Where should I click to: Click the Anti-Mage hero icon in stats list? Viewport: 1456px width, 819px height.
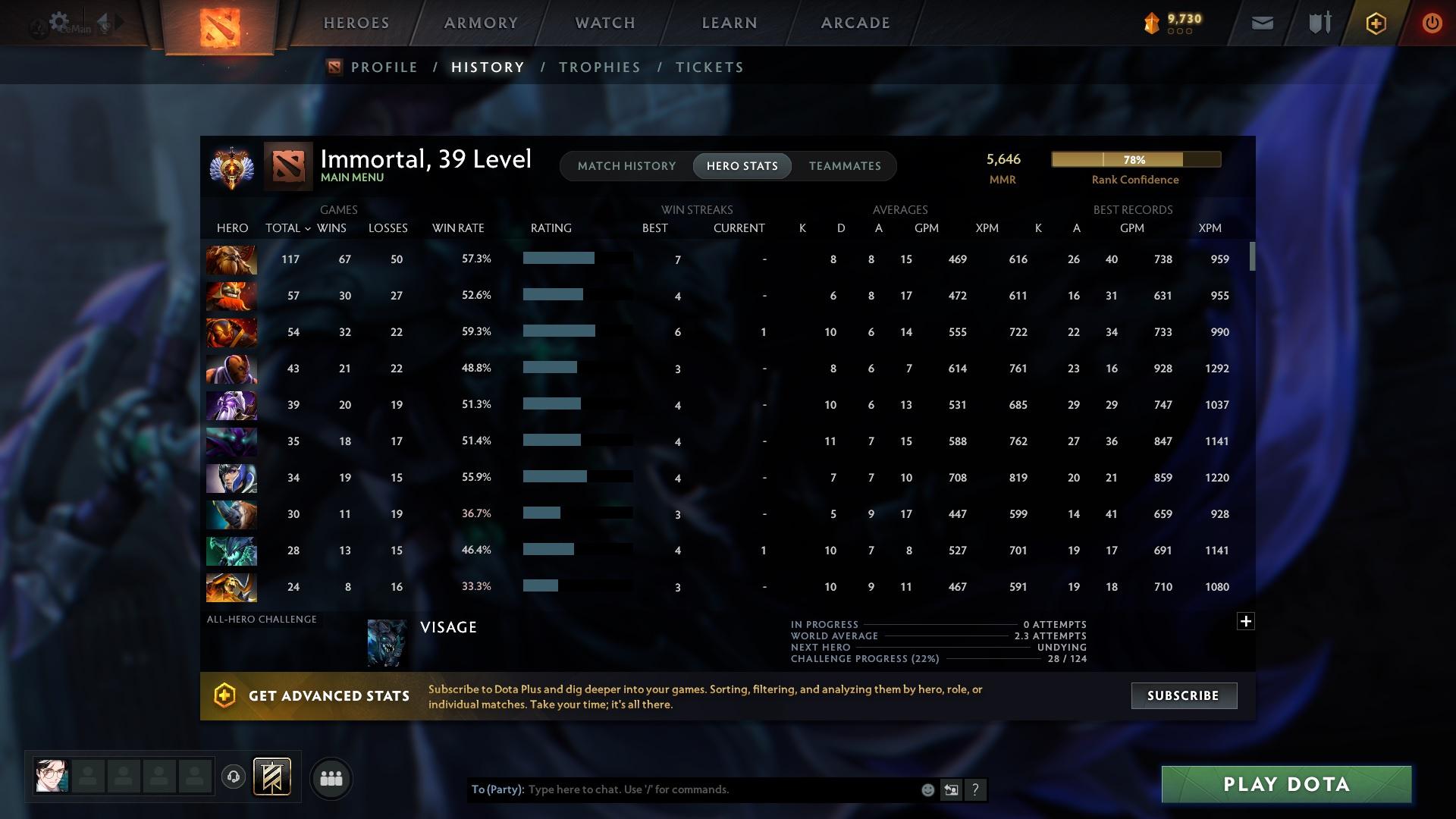231,369
